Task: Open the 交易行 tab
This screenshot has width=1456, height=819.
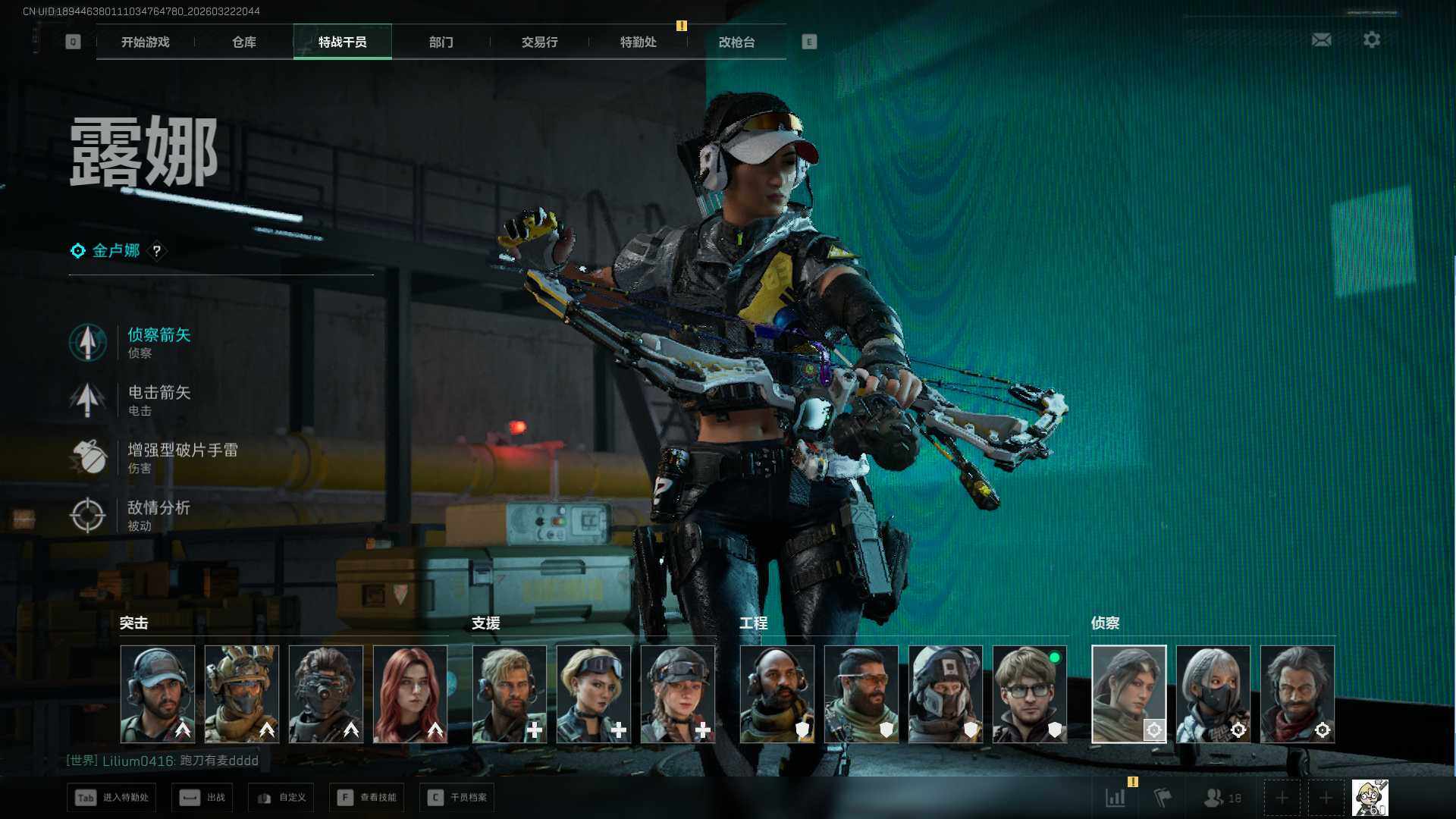Action: coord(540,42)
